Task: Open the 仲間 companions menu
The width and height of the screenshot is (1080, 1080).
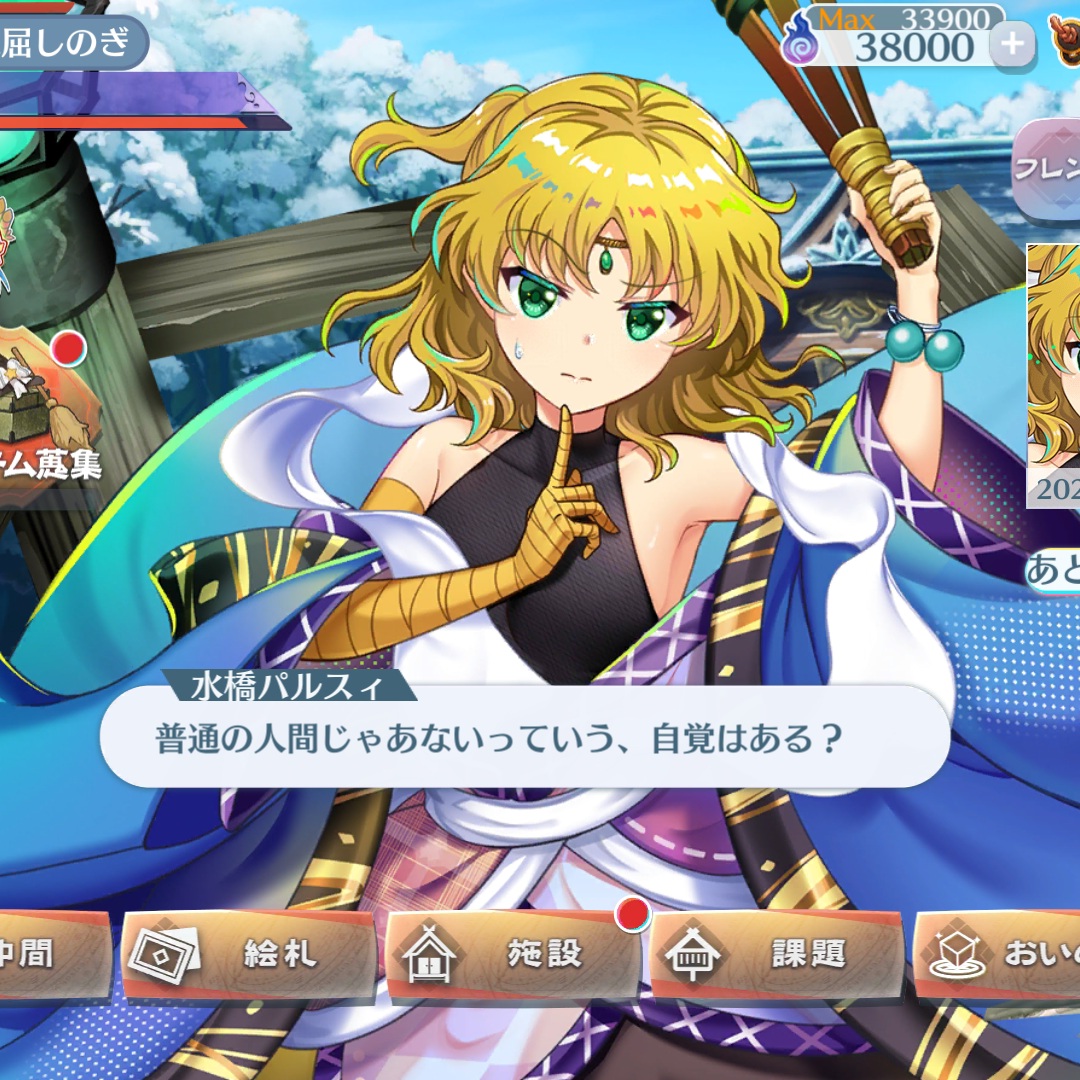Action: [50, 954]
